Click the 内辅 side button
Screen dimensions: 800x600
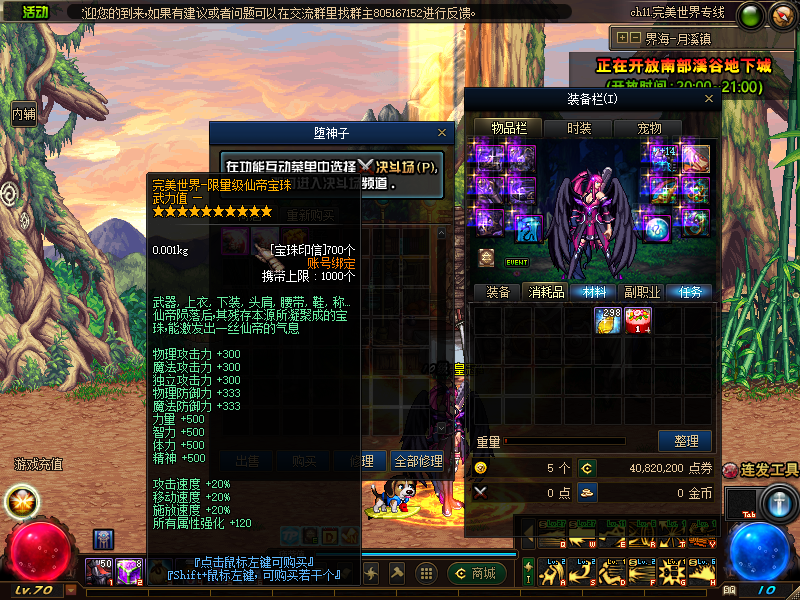pos(23,114)
